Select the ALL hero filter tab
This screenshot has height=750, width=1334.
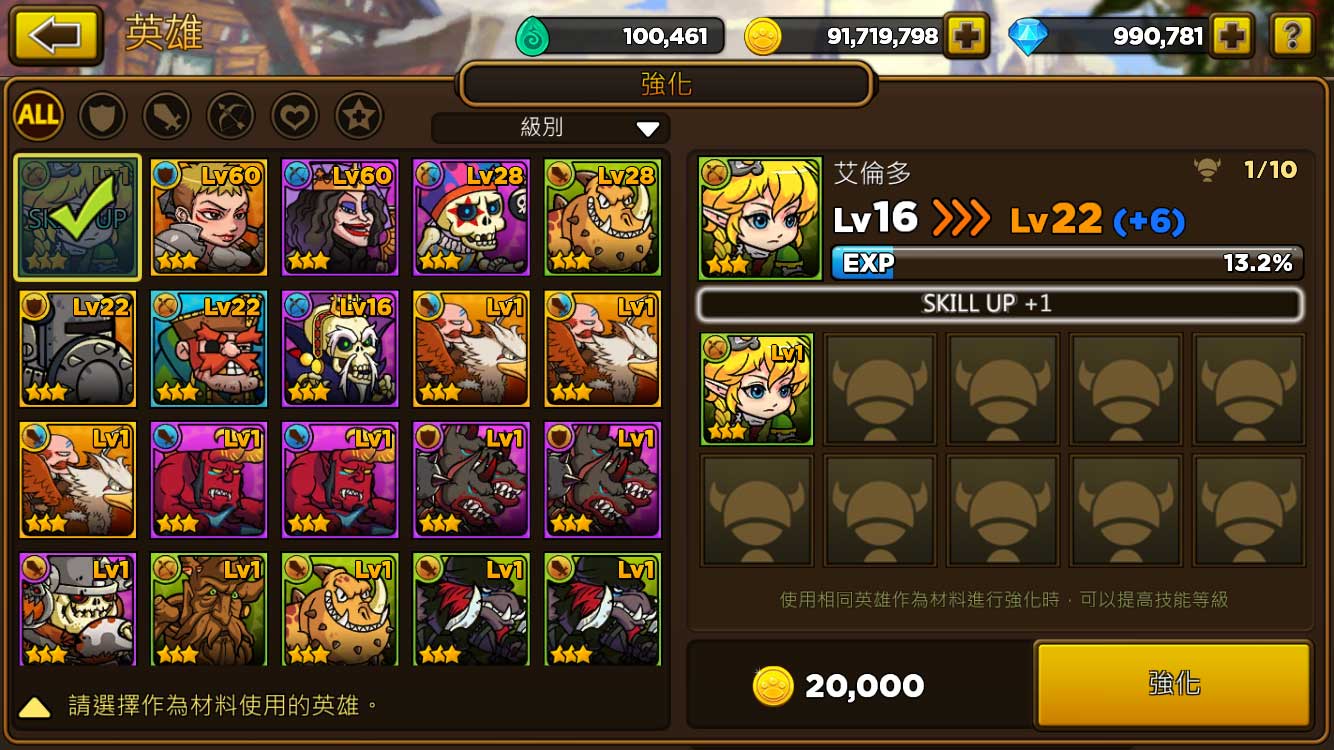39,116
